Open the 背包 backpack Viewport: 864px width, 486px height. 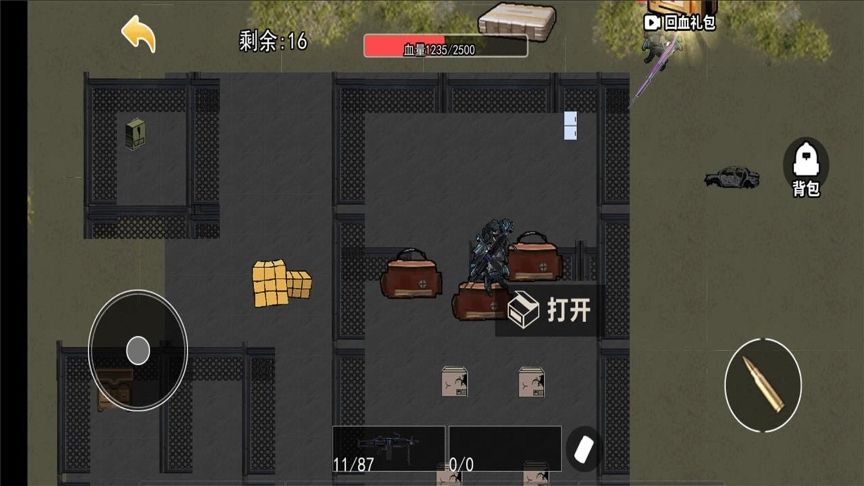(x=805, y=167)
